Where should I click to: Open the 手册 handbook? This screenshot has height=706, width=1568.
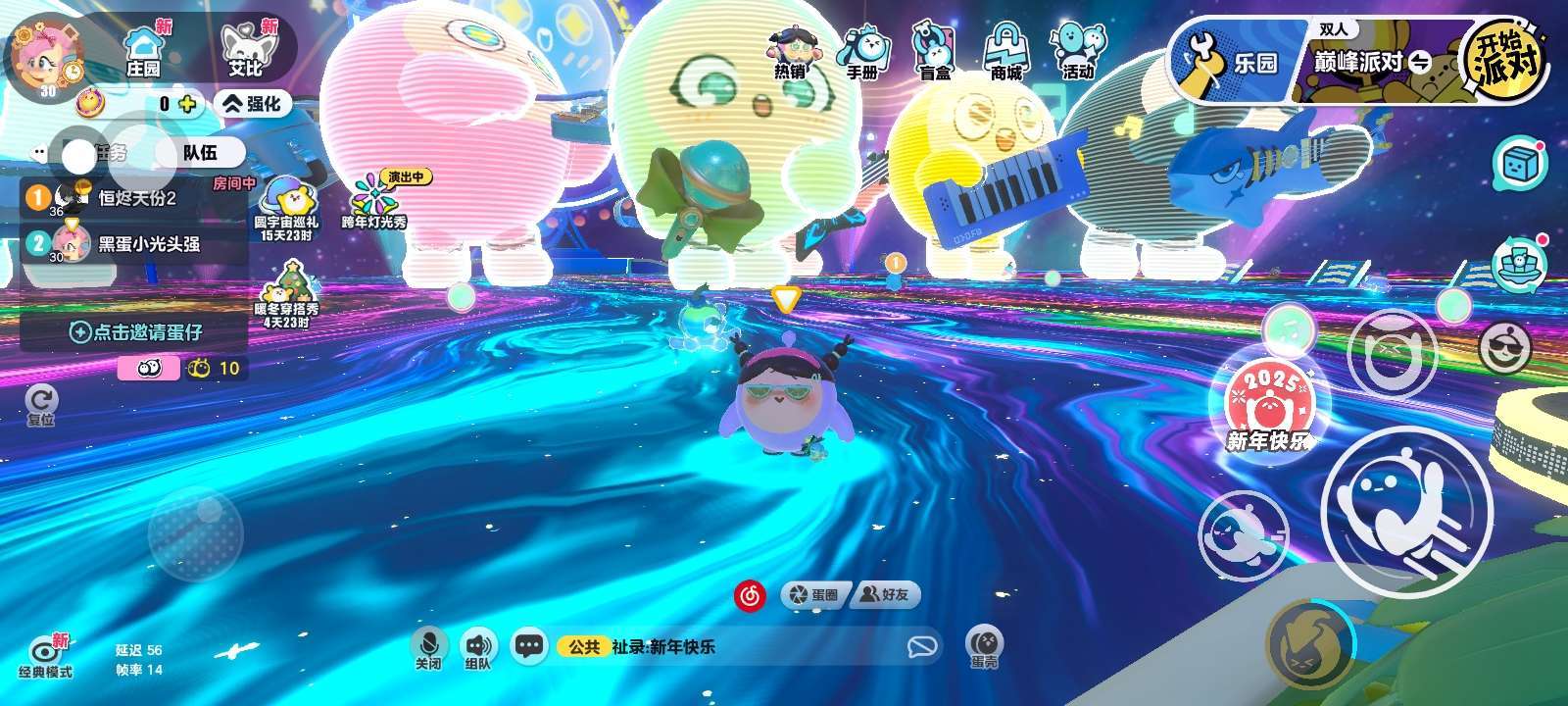coord(862,53)
